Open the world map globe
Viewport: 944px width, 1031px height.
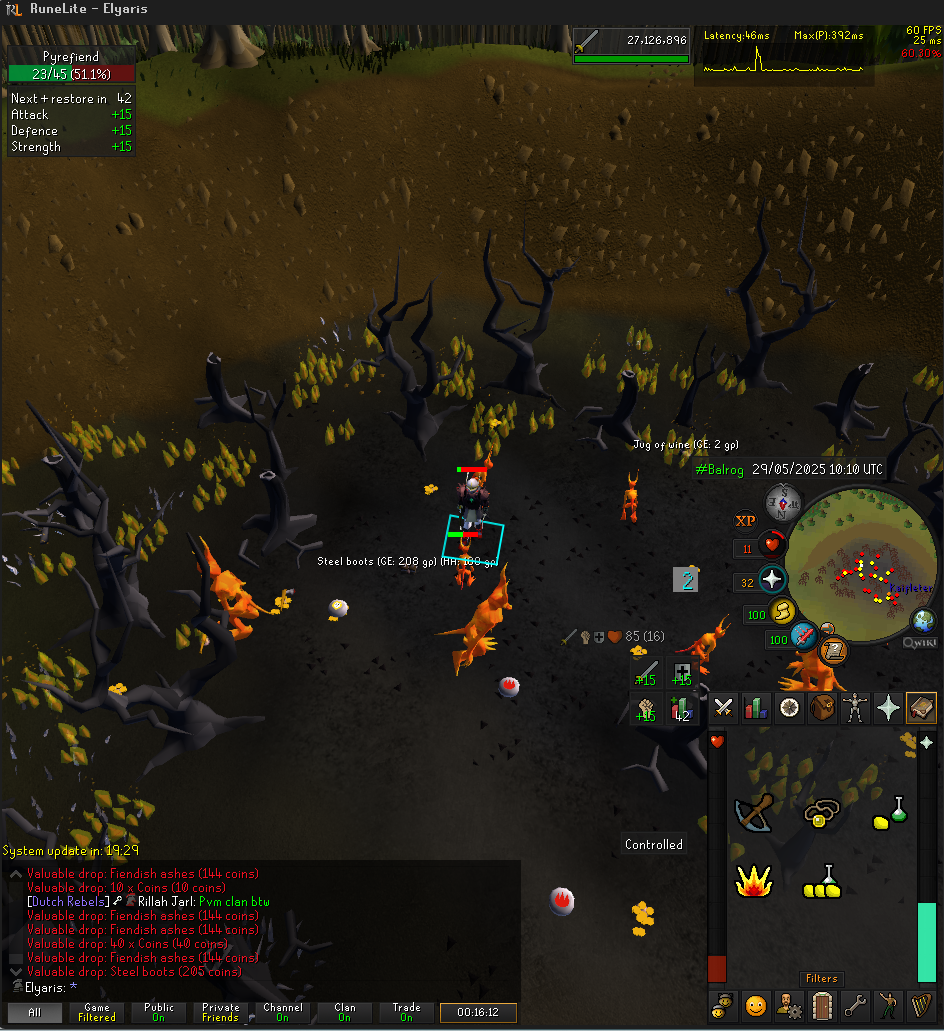924,620
